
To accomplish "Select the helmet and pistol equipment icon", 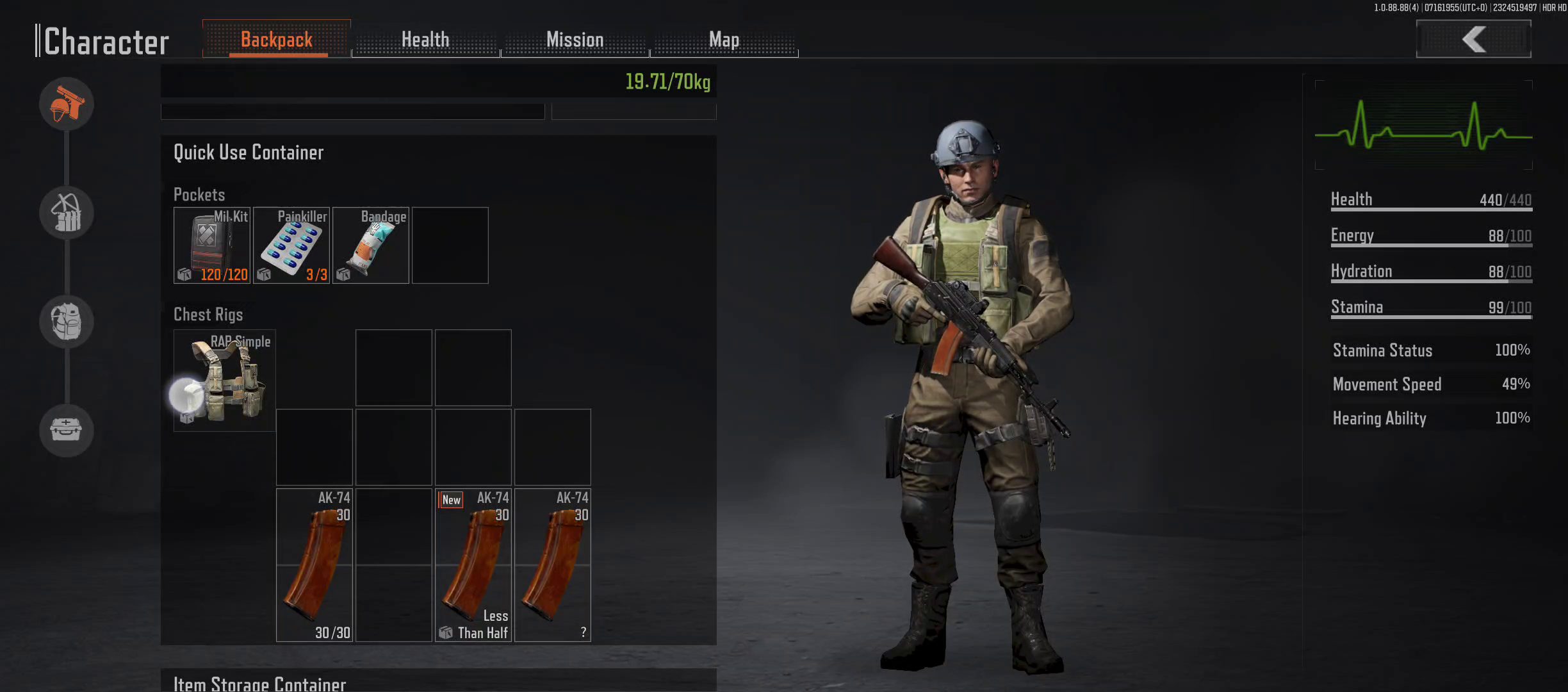I will 67,104.
